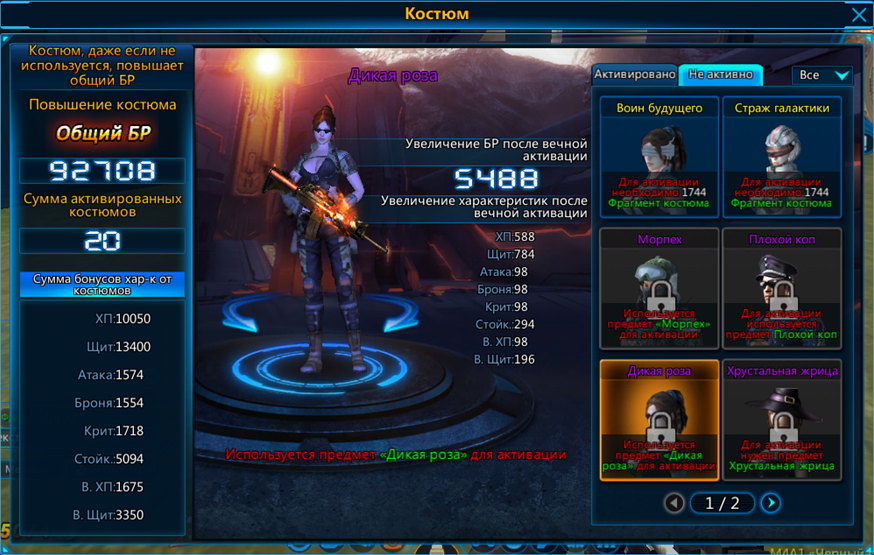Open the Все filter dropdown

822,75
